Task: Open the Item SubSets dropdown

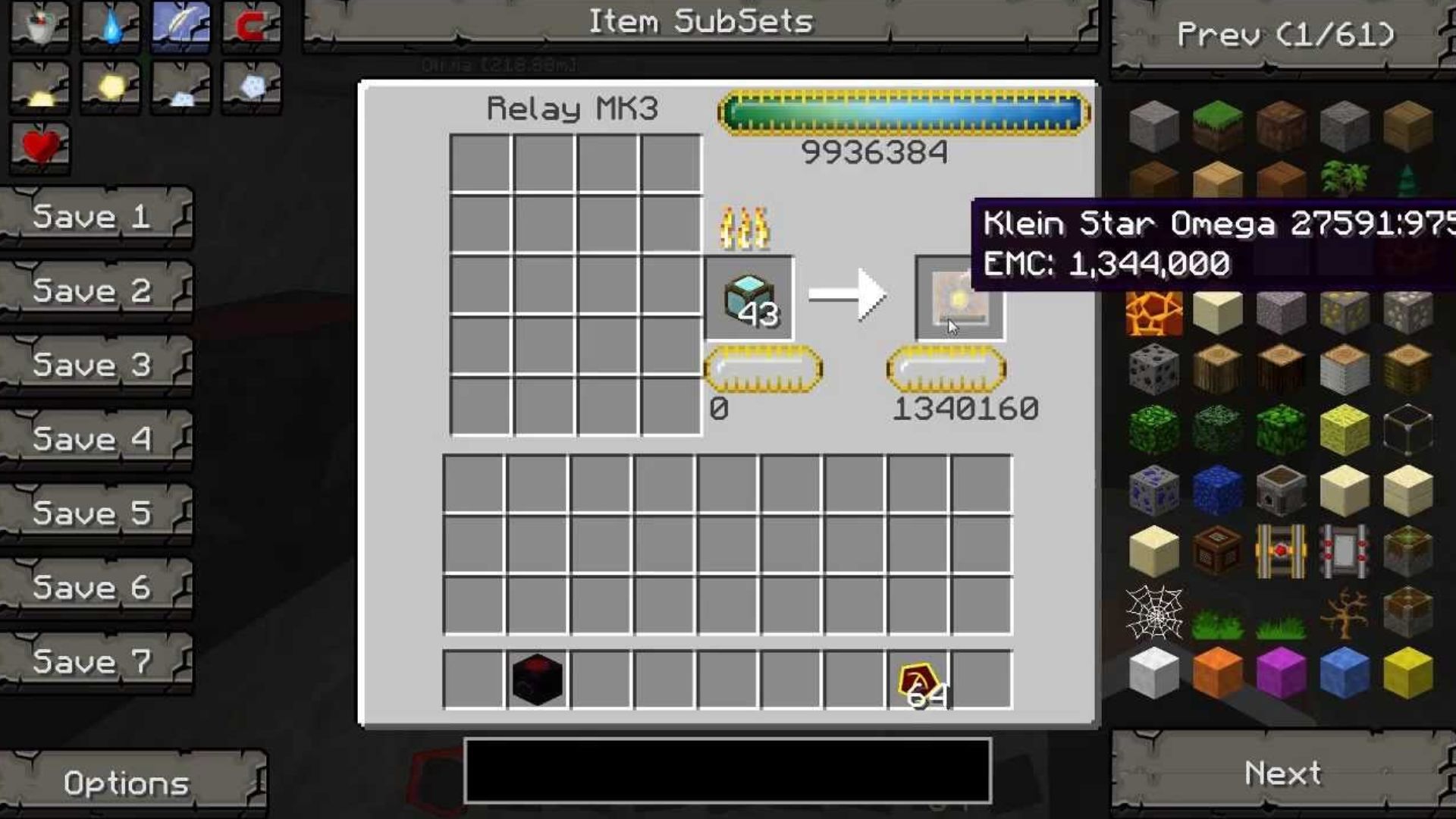Action: (x=701, y=23)
